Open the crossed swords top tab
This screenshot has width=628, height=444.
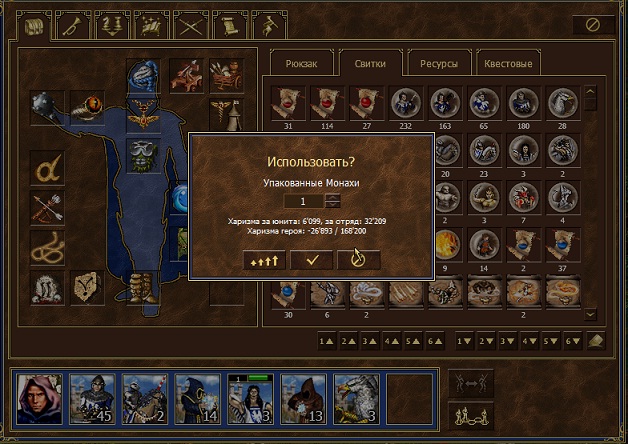190,24
